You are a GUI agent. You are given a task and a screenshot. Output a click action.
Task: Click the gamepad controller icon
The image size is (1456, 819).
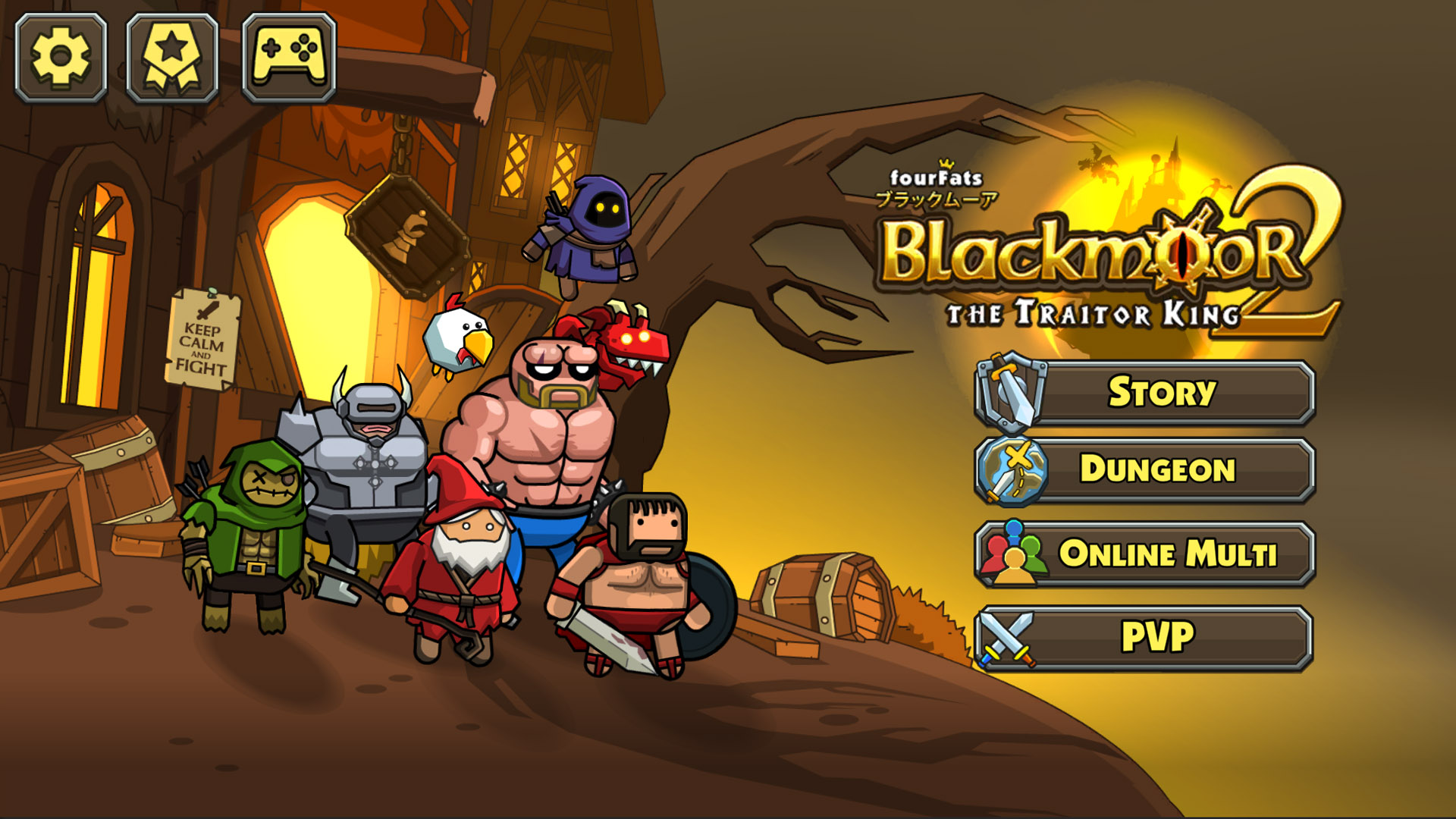tap(288, 57)
